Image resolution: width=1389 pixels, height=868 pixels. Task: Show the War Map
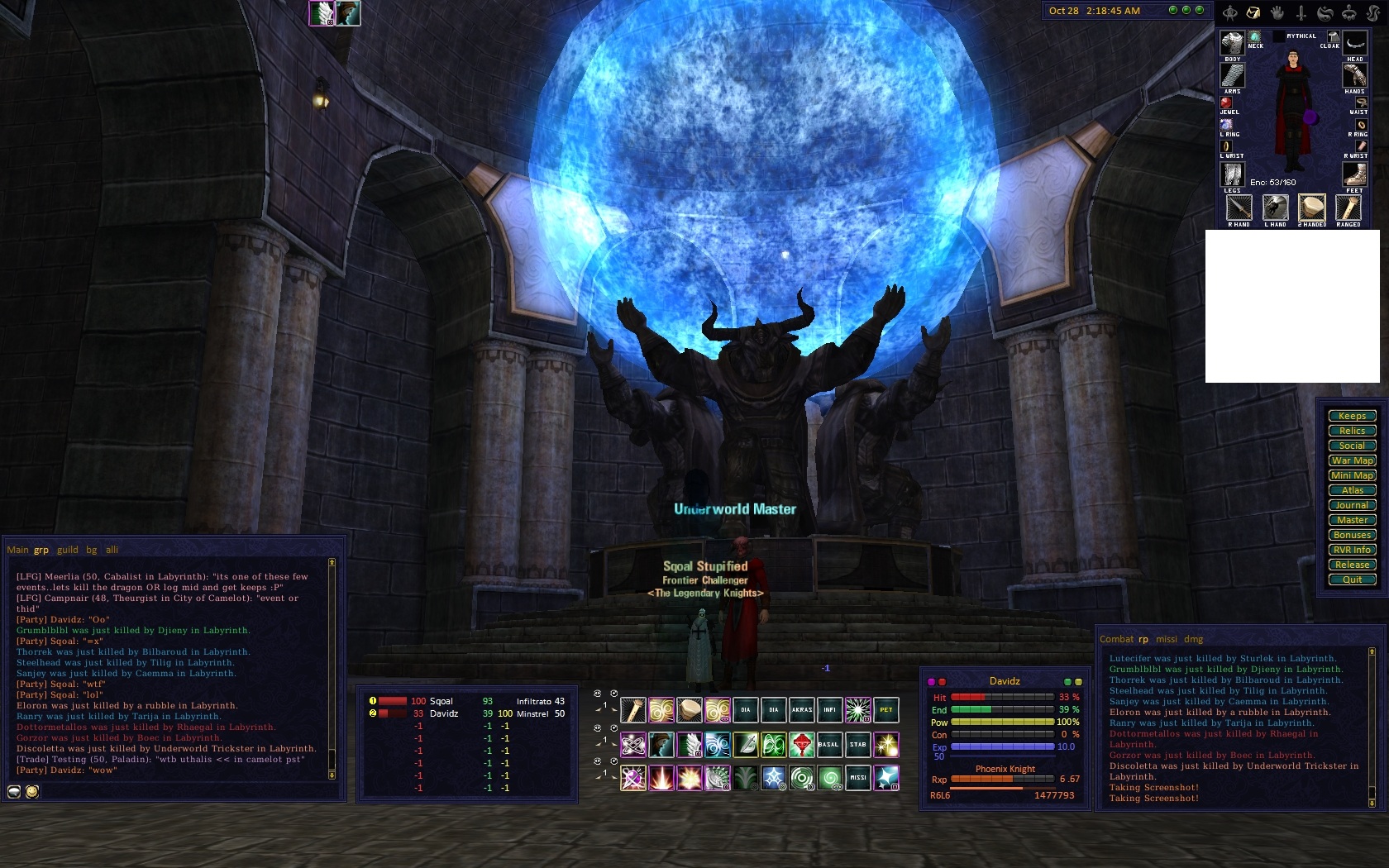pyautogui.click(x=1352, y=460)
